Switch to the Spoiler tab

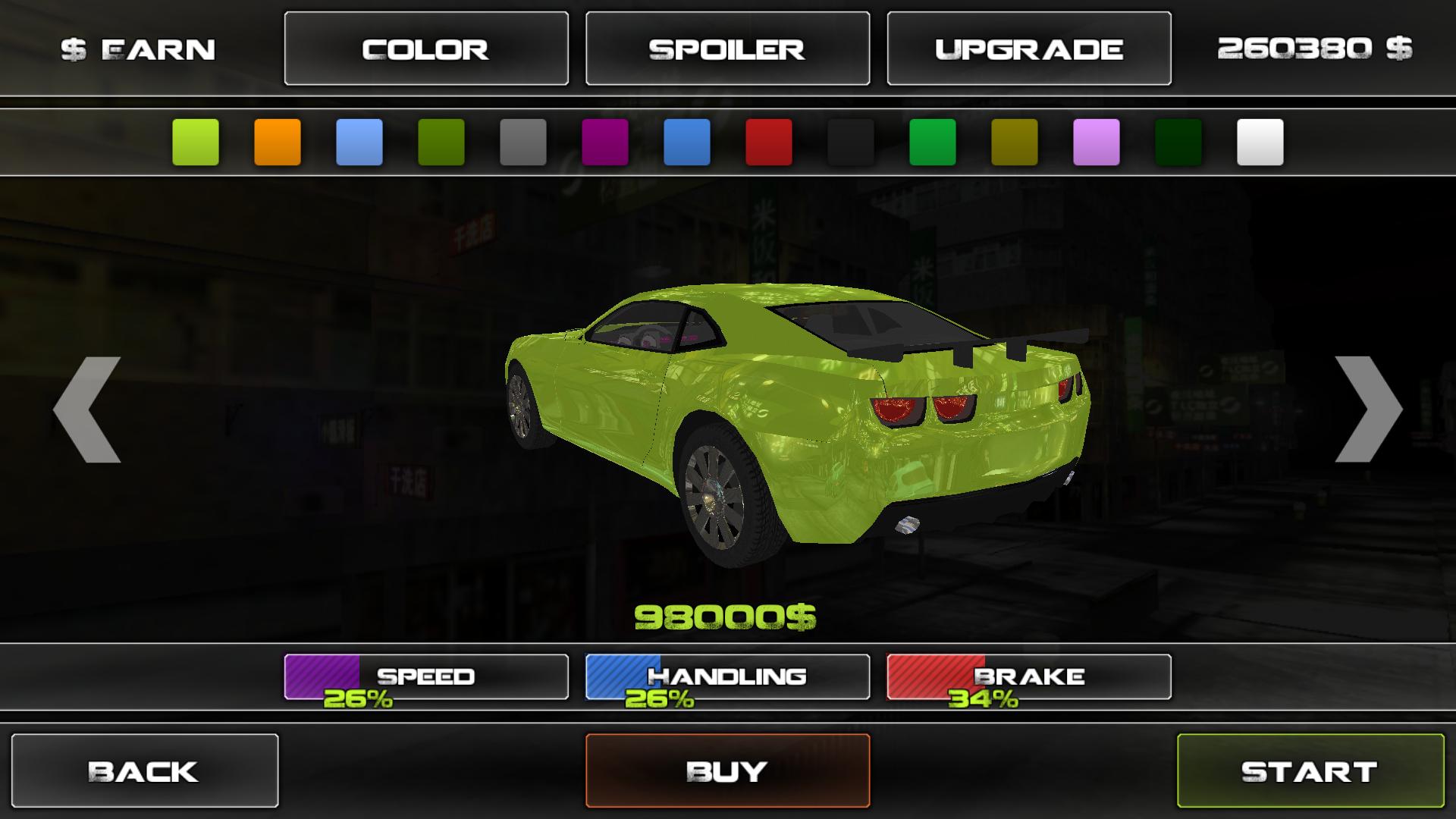727,49
